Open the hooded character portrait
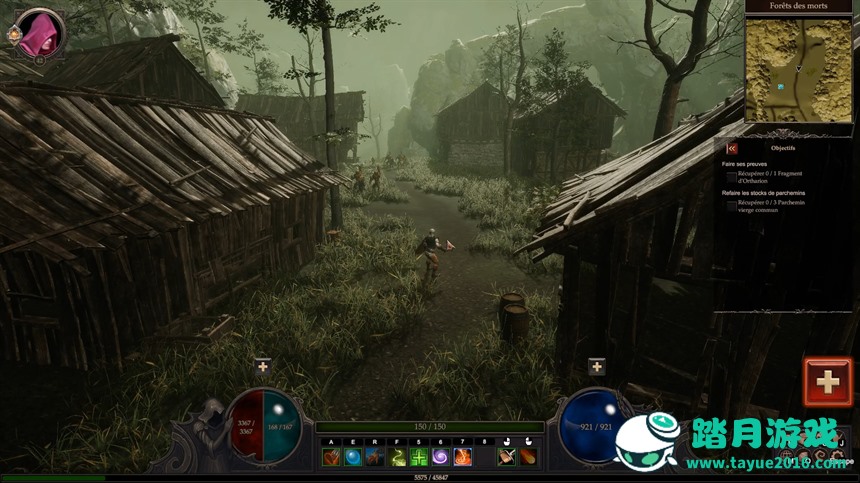 coord(39,33)
